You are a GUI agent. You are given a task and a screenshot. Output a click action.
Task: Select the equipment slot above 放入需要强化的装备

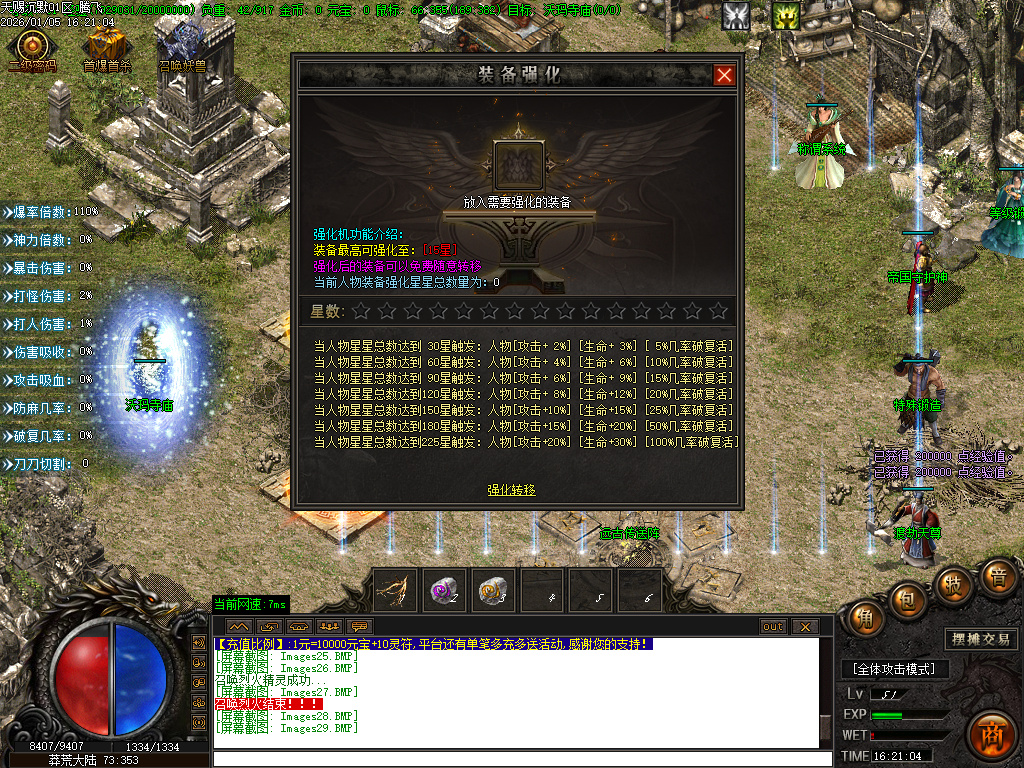pos(518,165)
